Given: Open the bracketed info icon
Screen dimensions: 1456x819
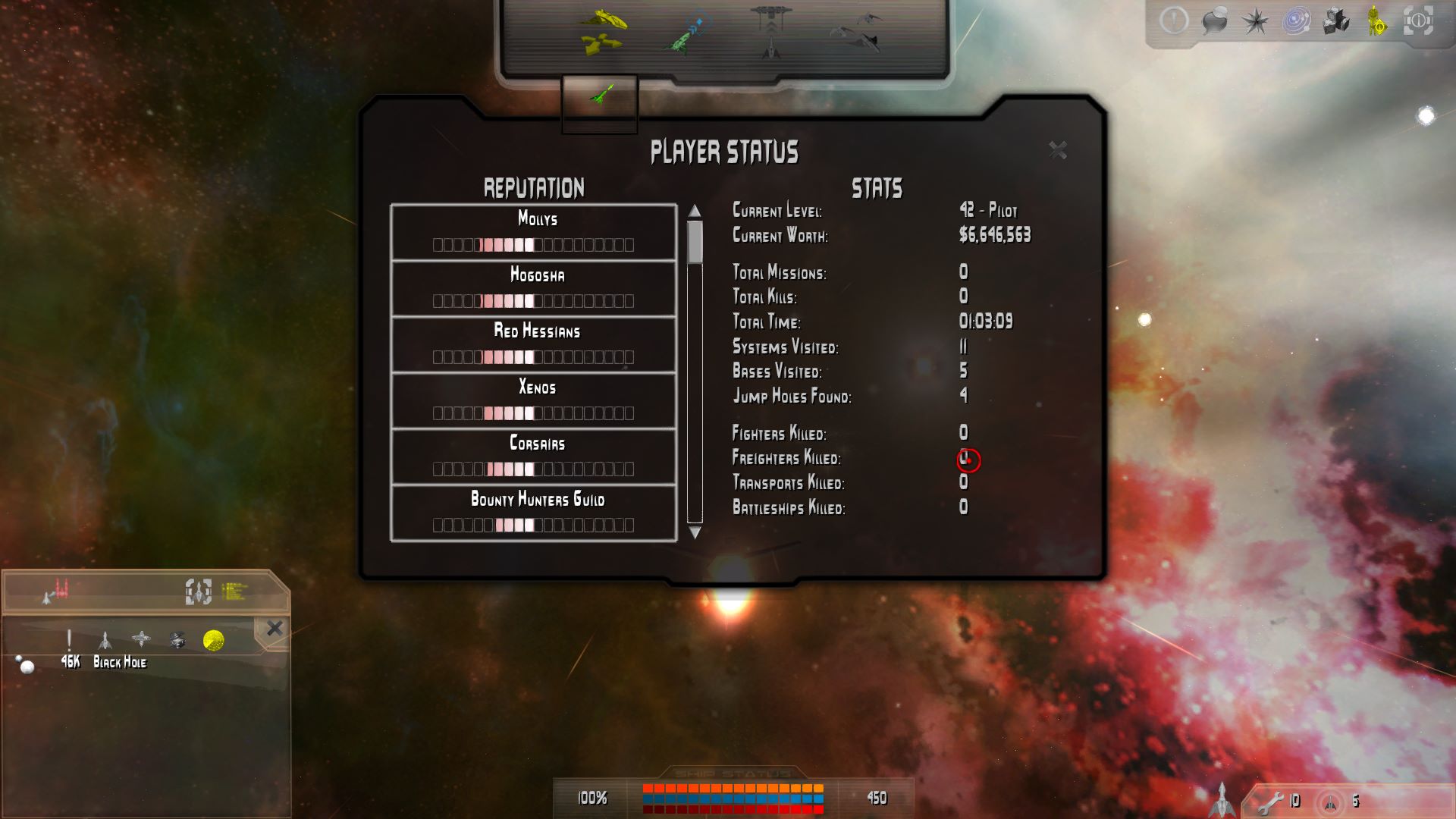Looking at the screenshot, I should coord(1417,21).
